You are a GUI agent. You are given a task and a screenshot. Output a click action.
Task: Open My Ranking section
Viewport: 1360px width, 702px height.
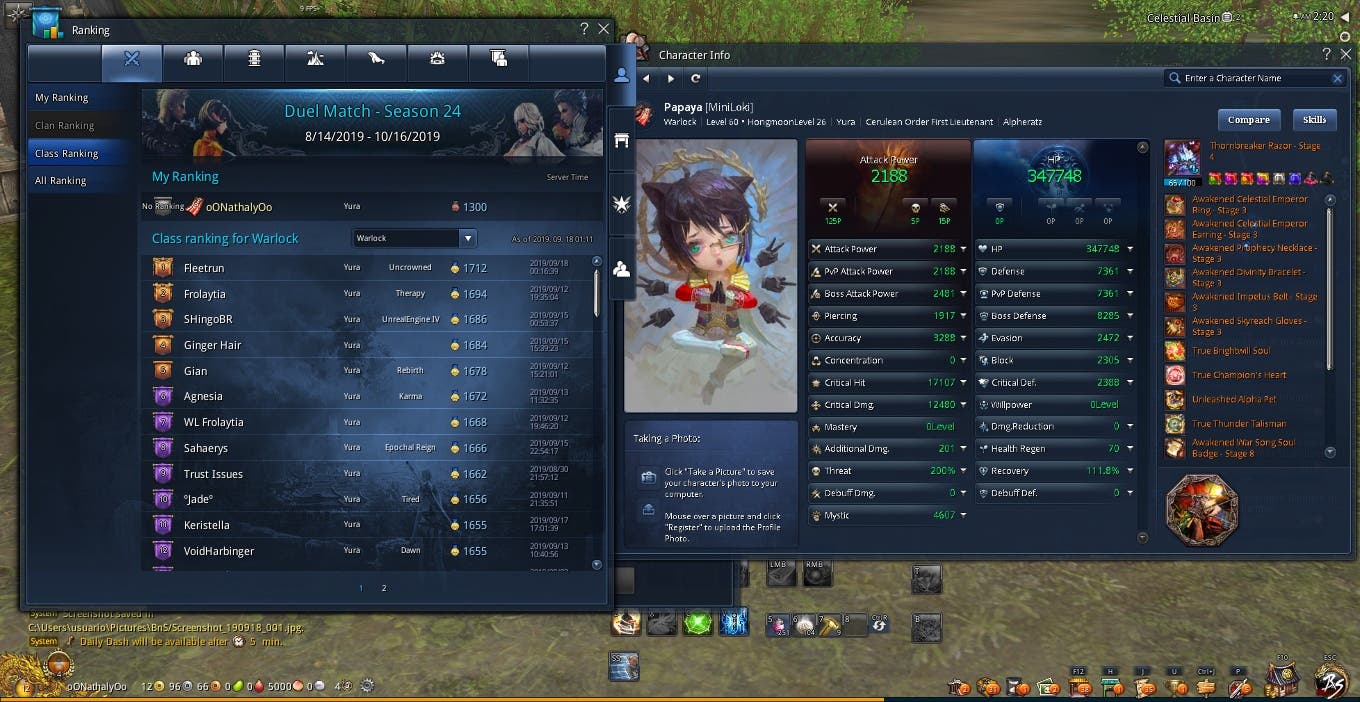(x=62, y=98)
